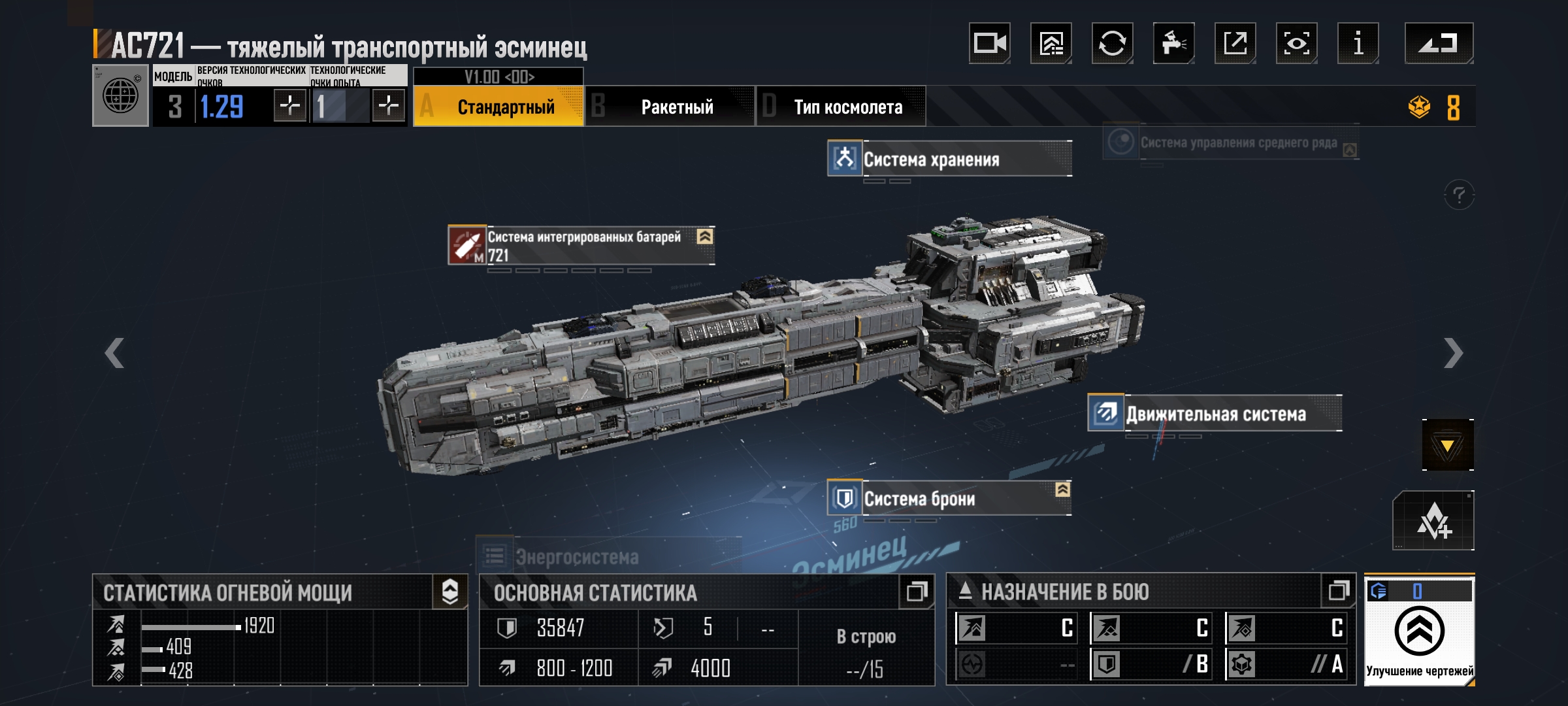Select Система интегрированных батарей 721 module
Viewport: 1568px width, 706px height.
[x=581, y=245]
